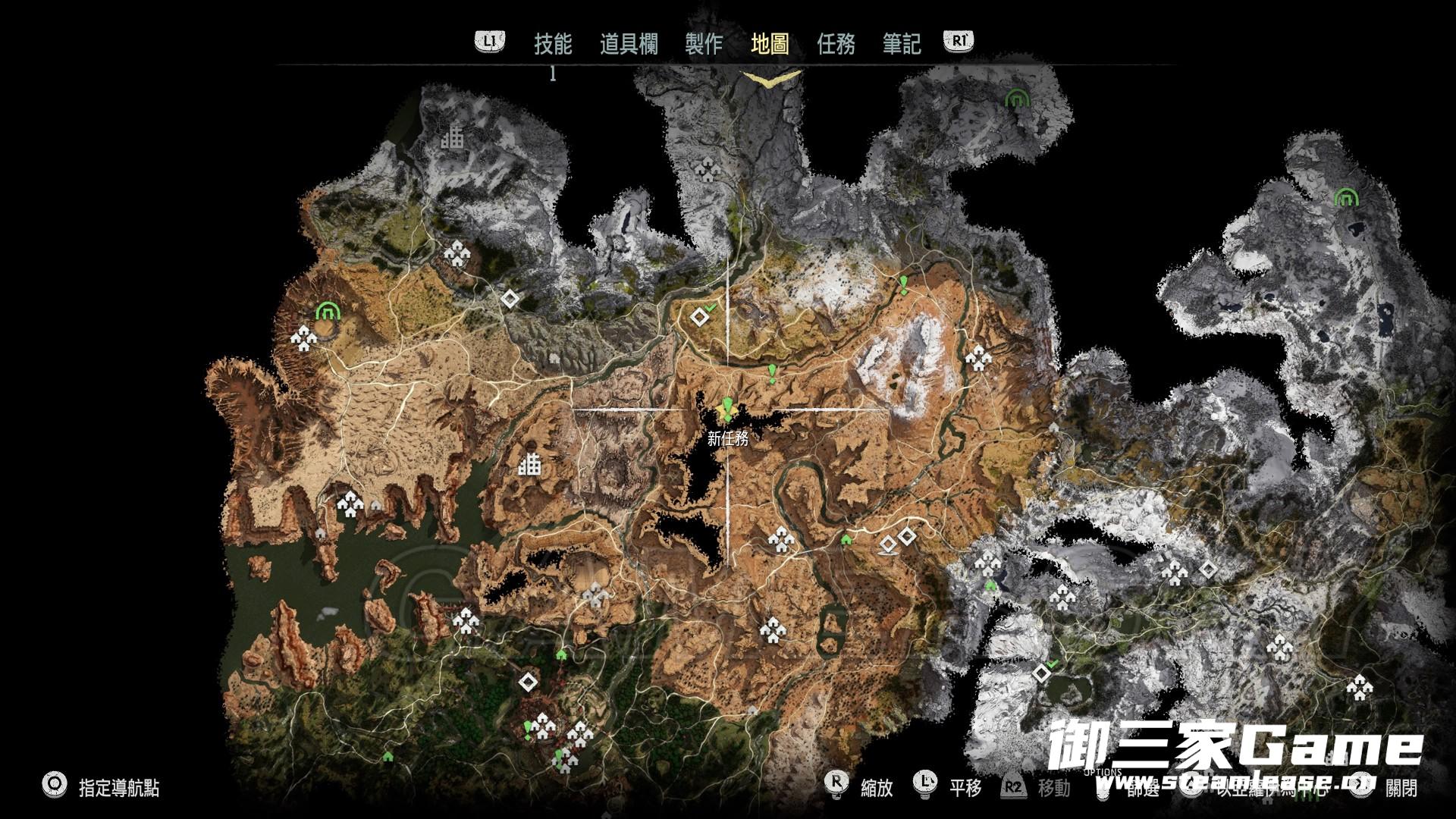Open the 道具欄 inventory tab

(629, 44)
